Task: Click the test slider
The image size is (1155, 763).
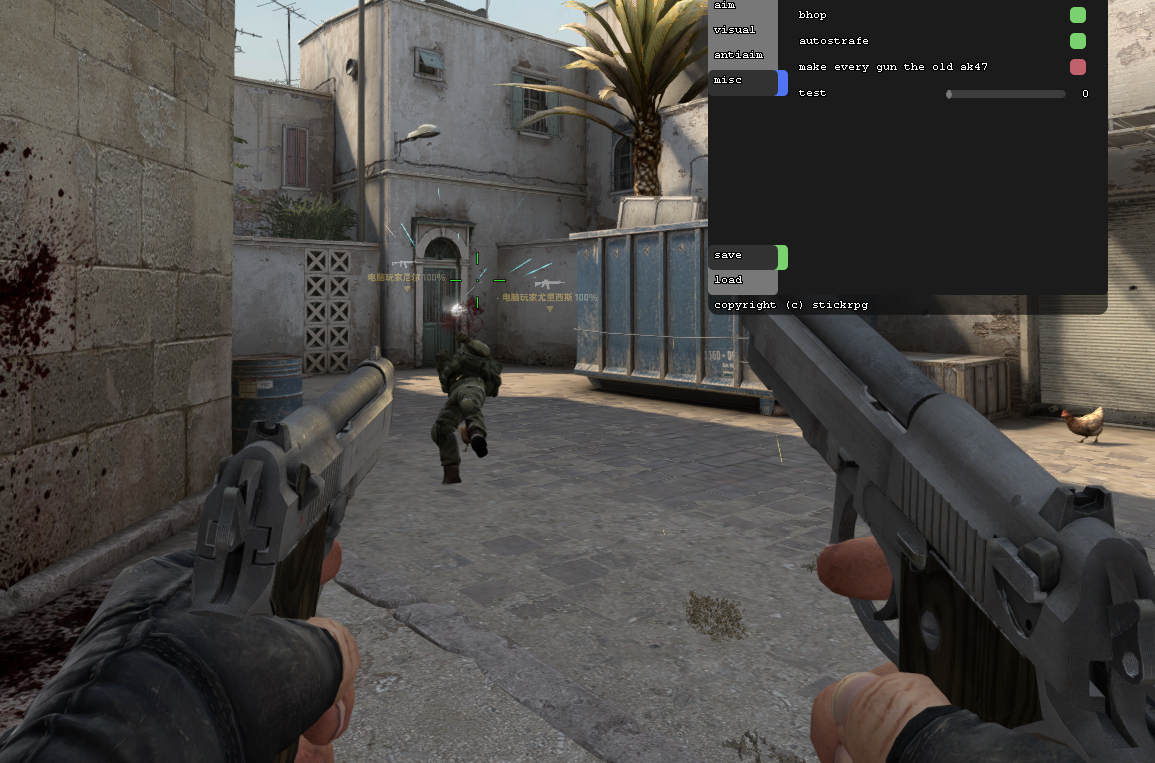Action: (1006, 94)
